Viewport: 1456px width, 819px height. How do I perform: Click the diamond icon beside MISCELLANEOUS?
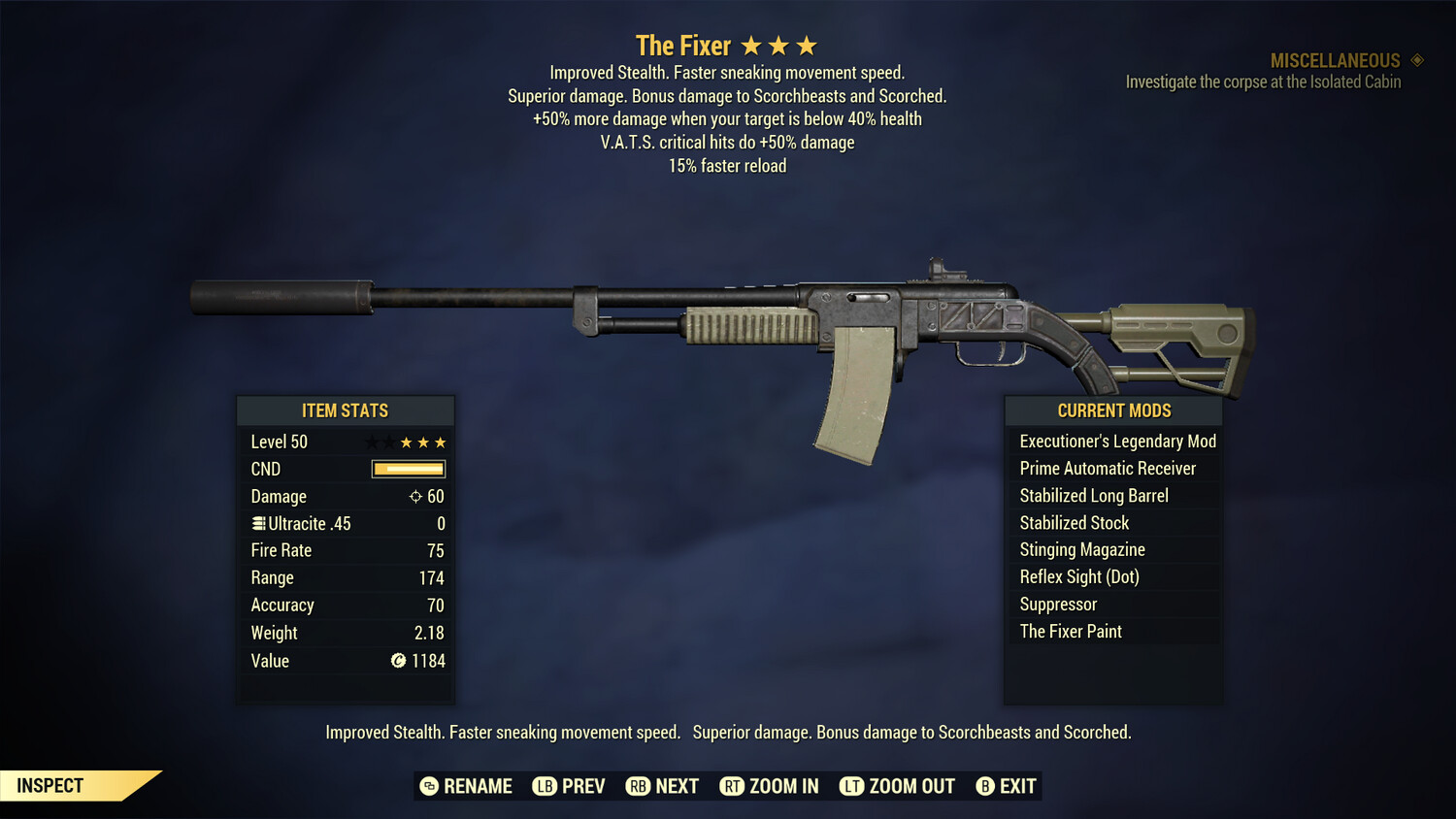pos(1416,60)
